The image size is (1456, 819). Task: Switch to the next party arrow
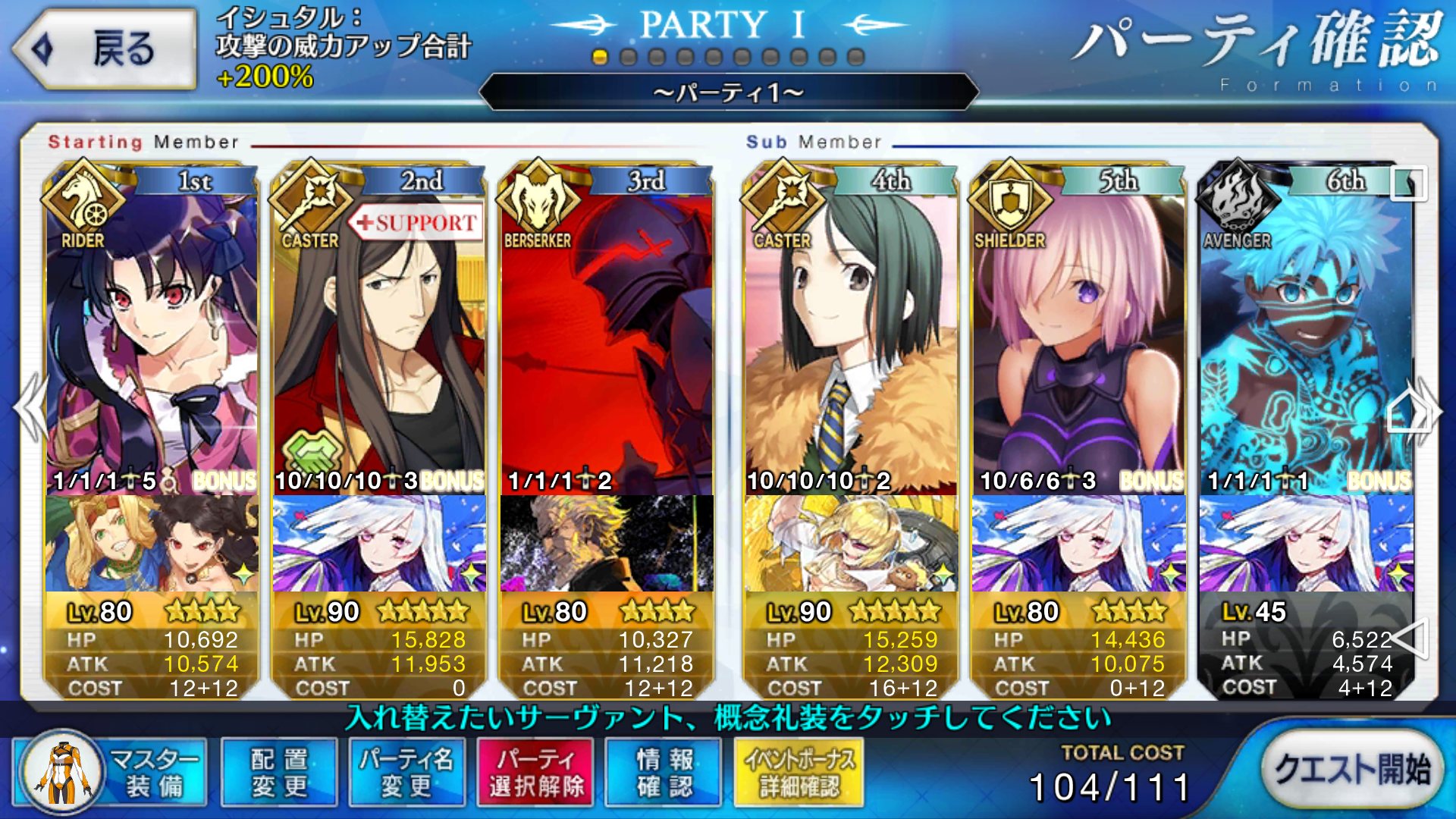[1426, 409]
